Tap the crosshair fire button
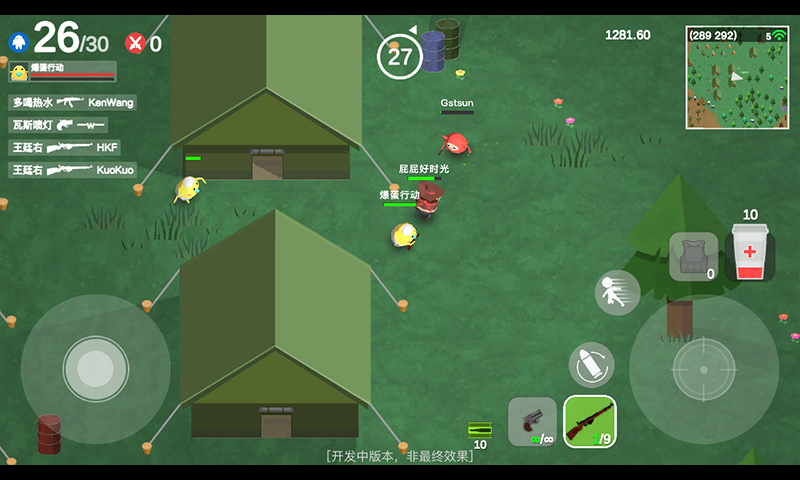The width and height of the screenshot is (800, 480). (704, 369)
